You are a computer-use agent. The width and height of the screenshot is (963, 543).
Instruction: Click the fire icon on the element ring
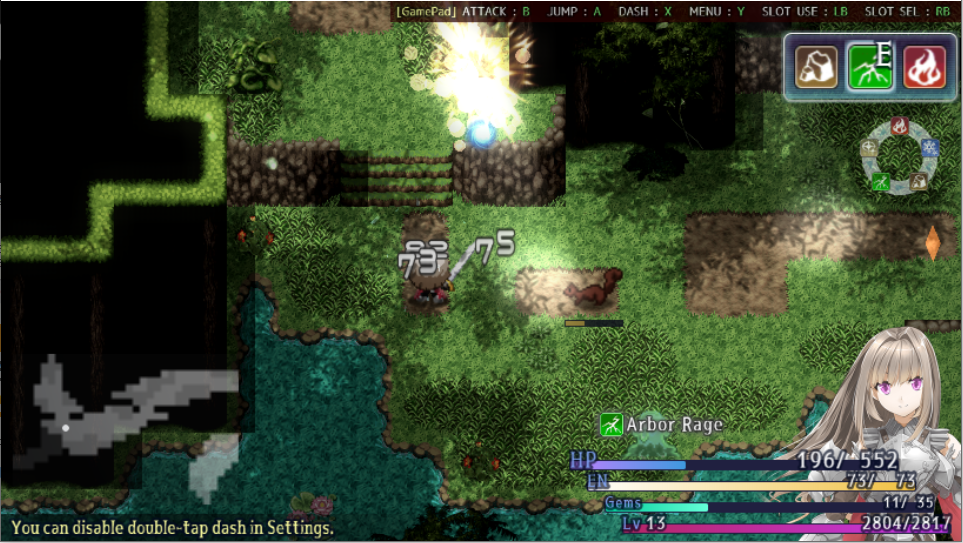click(899, 126)
